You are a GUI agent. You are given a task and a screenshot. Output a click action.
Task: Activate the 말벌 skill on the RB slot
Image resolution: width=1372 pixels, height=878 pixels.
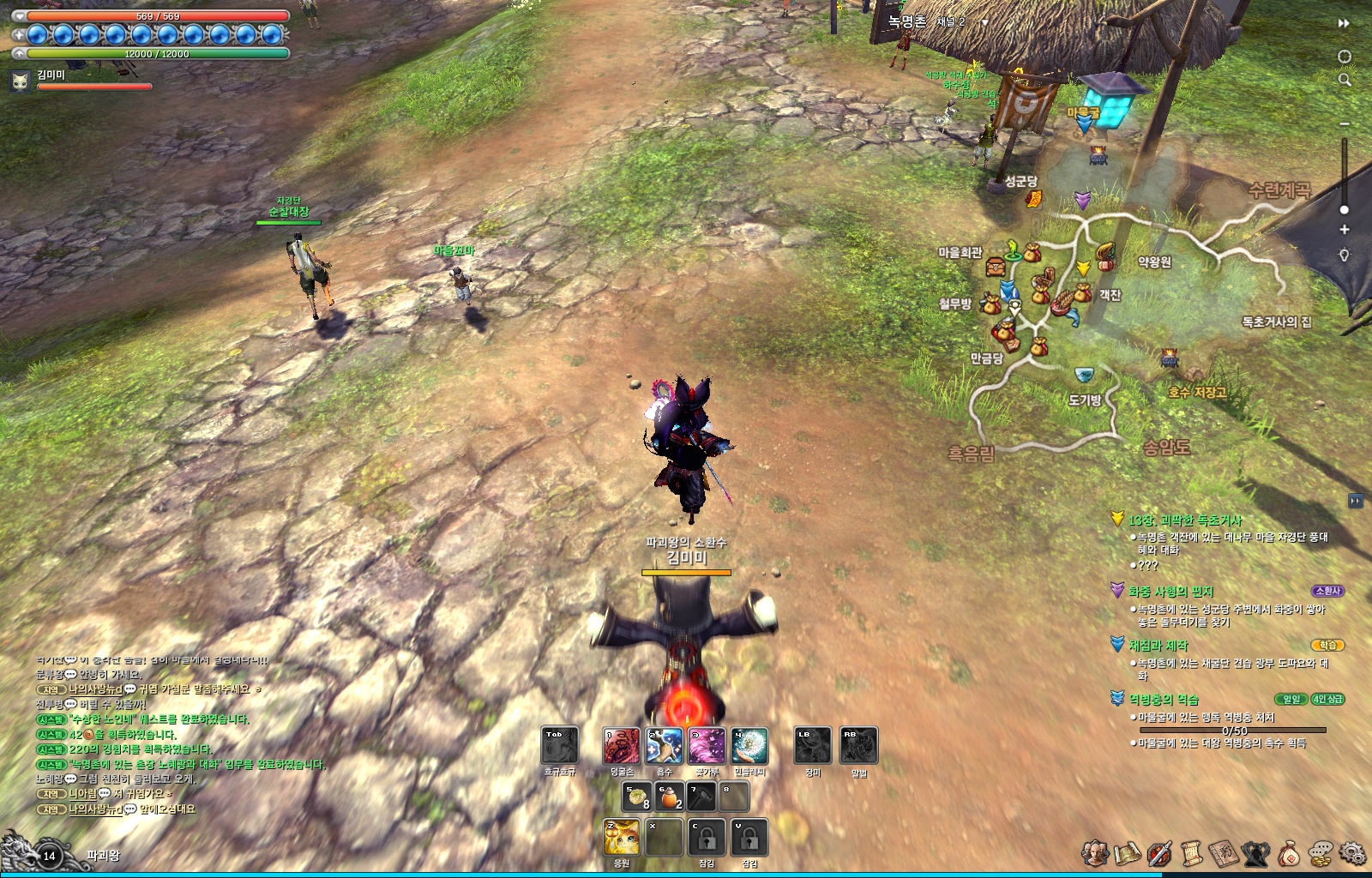859,747
